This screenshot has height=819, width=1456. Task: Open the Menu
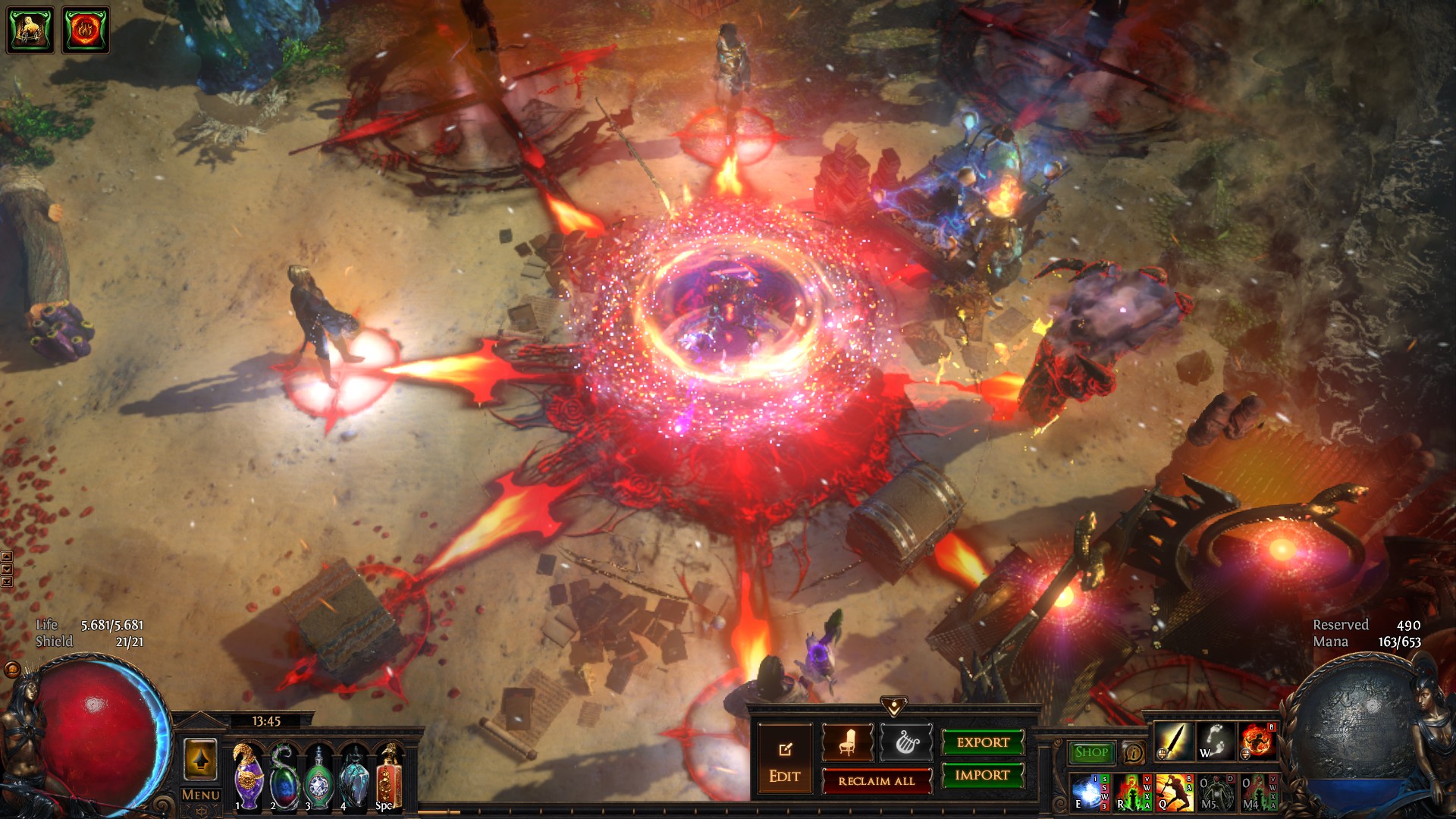coord(200,795)
